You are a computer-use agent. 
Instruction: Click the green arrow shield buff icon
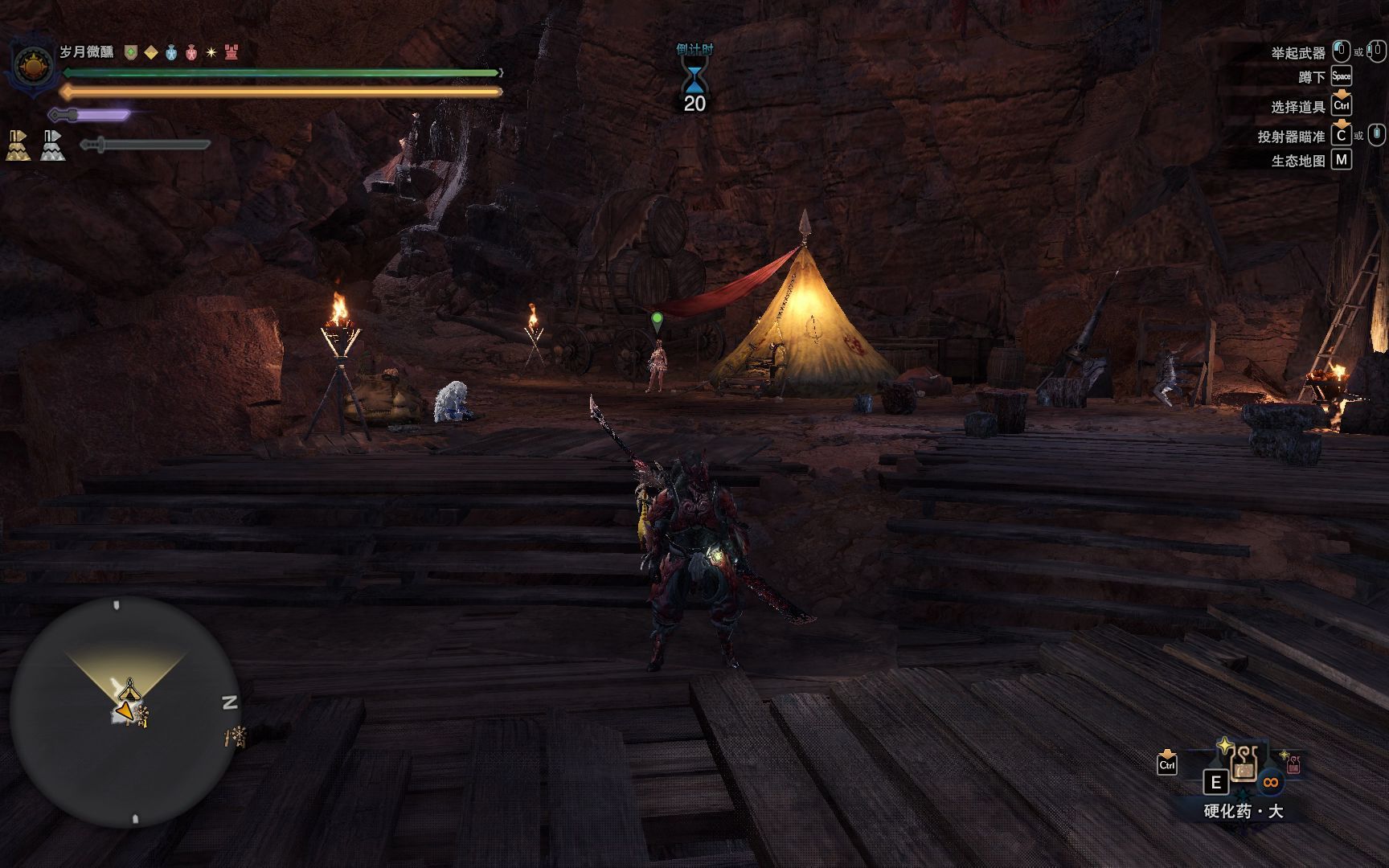130,52
